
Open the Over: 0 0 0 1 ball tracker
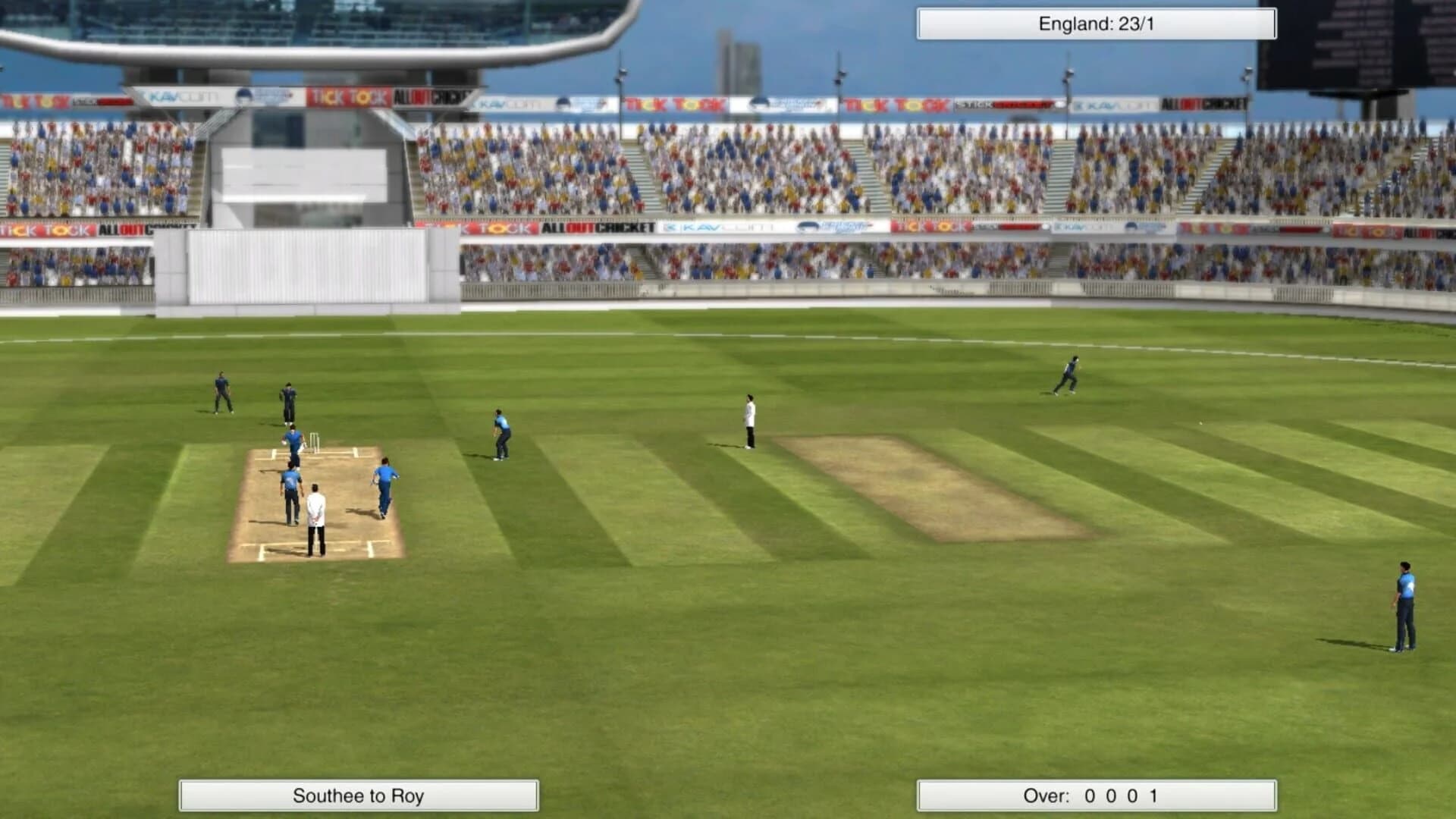coord(1094,797)
